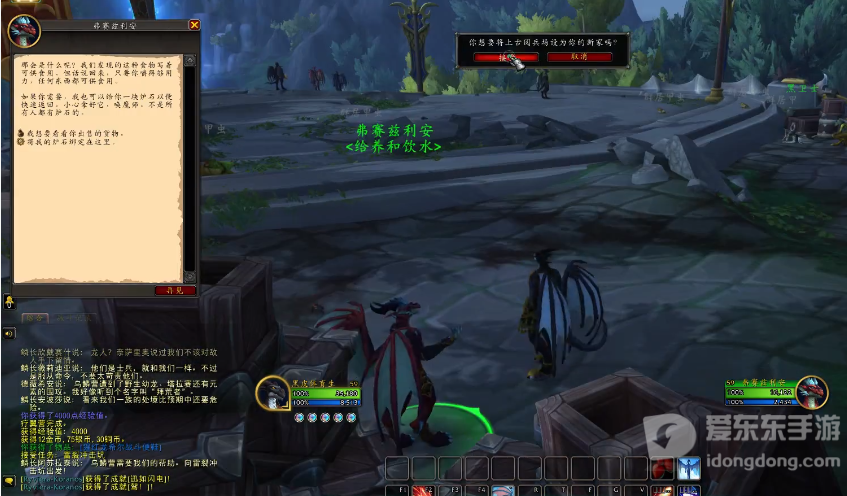Click the gossip text scroll-down arrow
The image size is (847, 496).
191,274
